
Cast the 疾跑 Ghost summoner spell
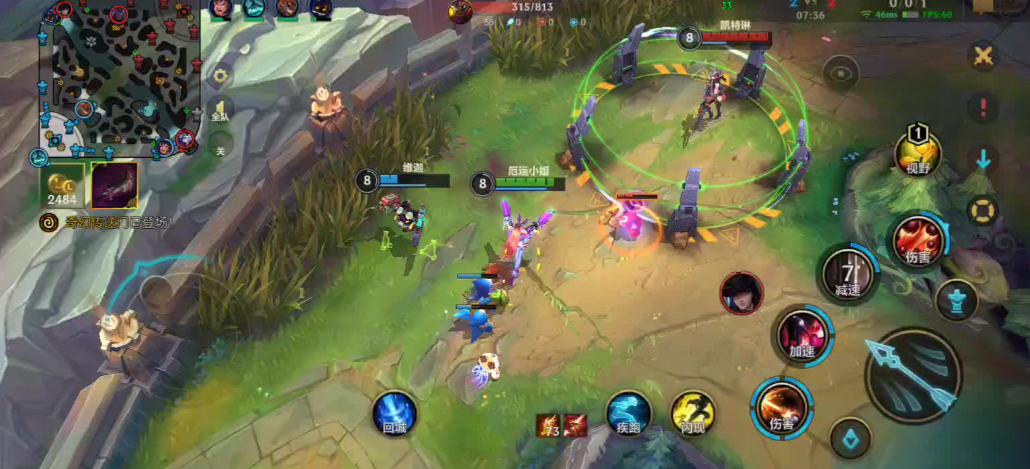tap(629, 413)
